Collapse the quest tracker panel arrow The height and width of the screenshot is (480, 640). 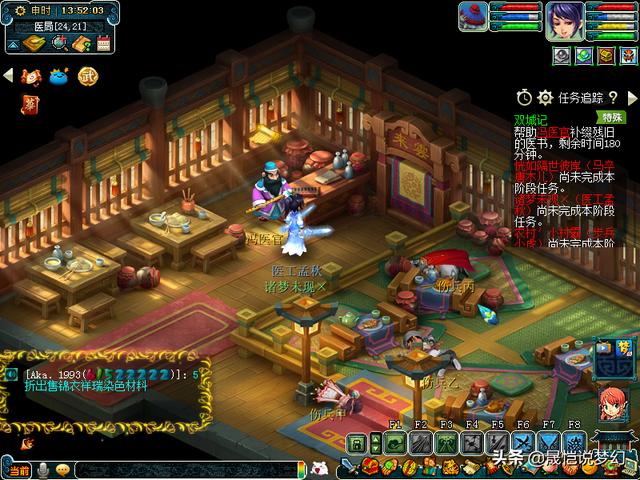point(631,97)
